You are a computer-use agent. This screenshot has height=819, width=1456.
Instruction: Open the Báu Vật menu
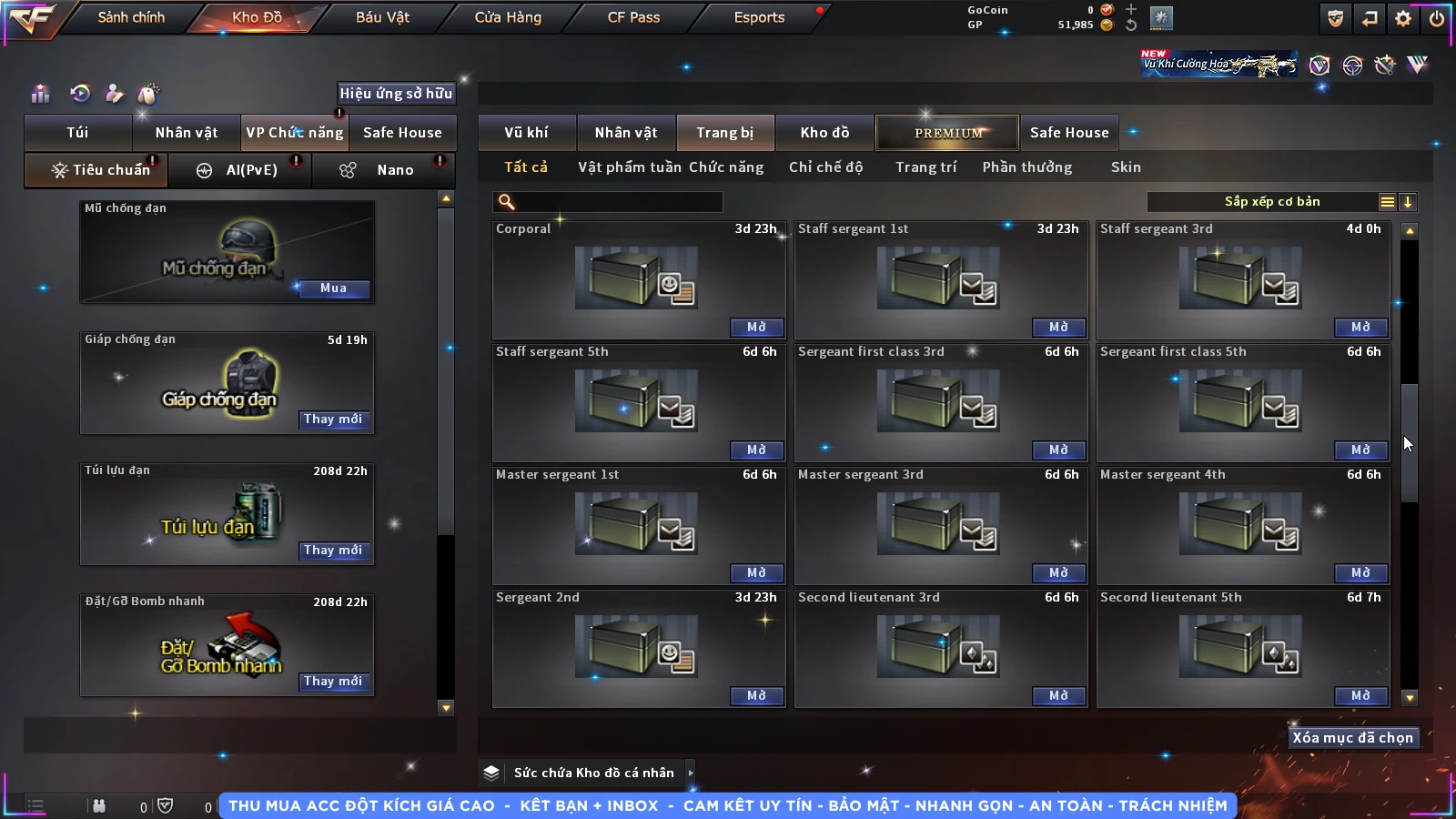pyautogui.click(x=382, y=17)
